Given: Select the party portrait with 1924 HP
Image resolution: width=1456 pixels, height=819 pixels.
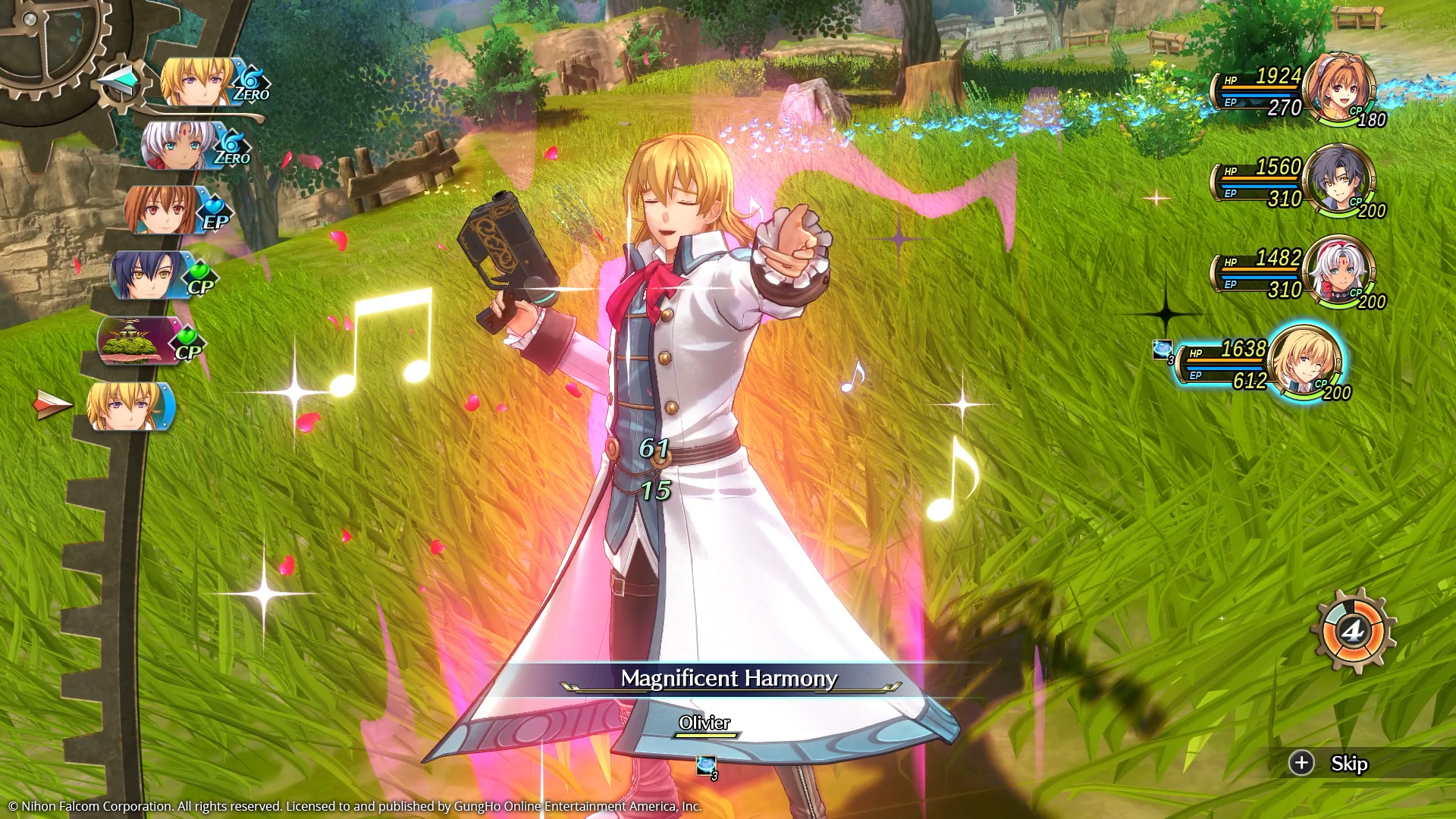Looking at the screenshot, I should [x=1338, y=88].
